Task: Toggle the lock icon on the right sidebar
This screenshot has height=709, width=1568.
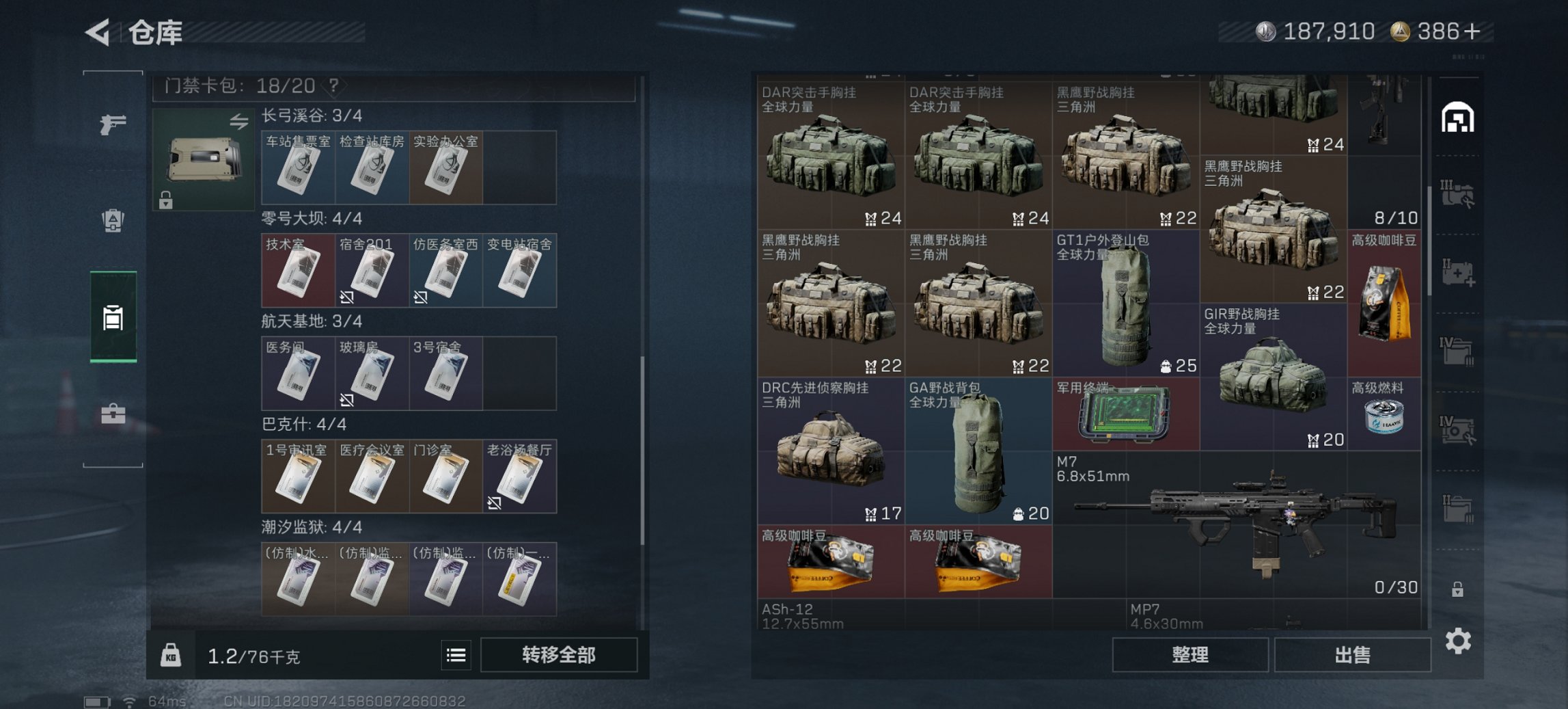Action: 1459,589
